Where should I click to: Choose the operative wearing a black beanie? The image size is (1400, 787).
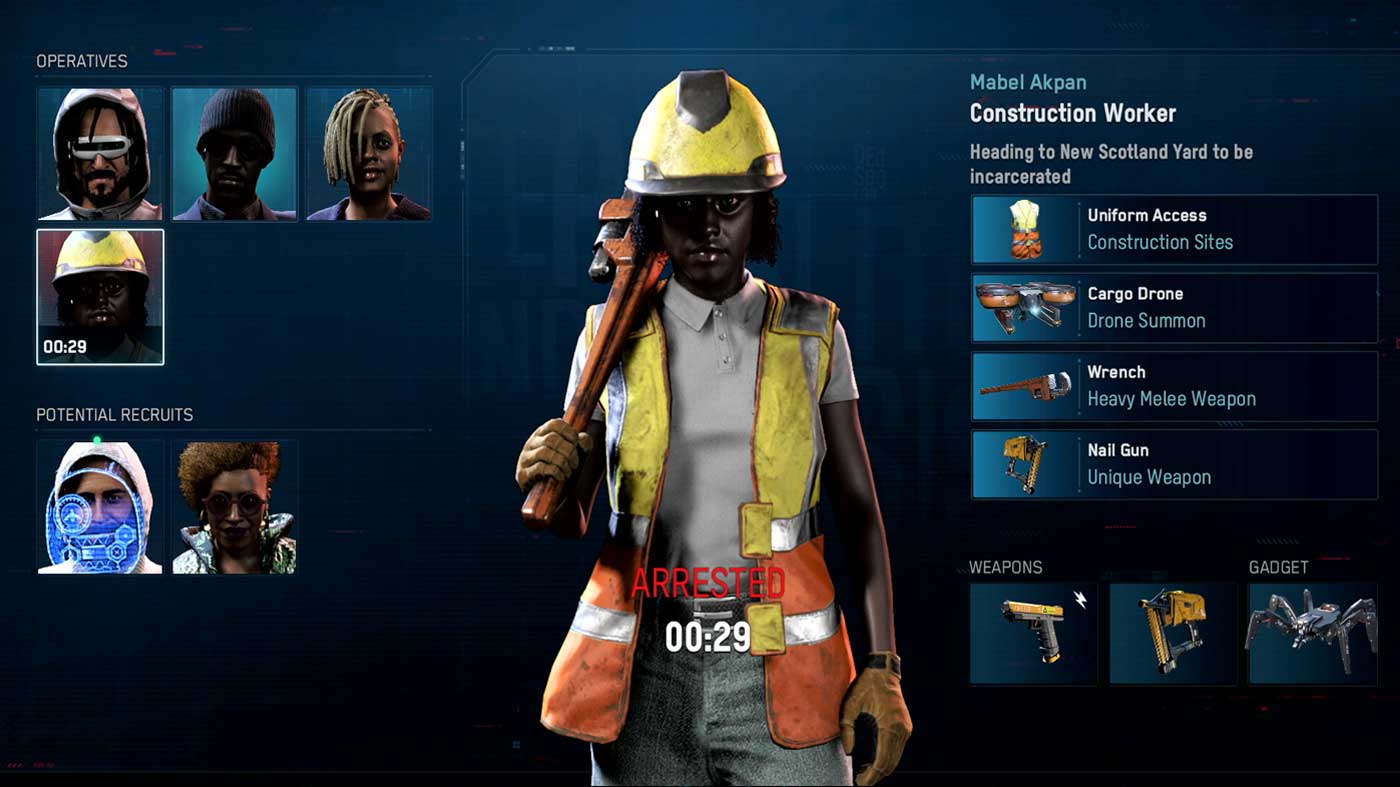pyautogui.click(x=235, y=154)
